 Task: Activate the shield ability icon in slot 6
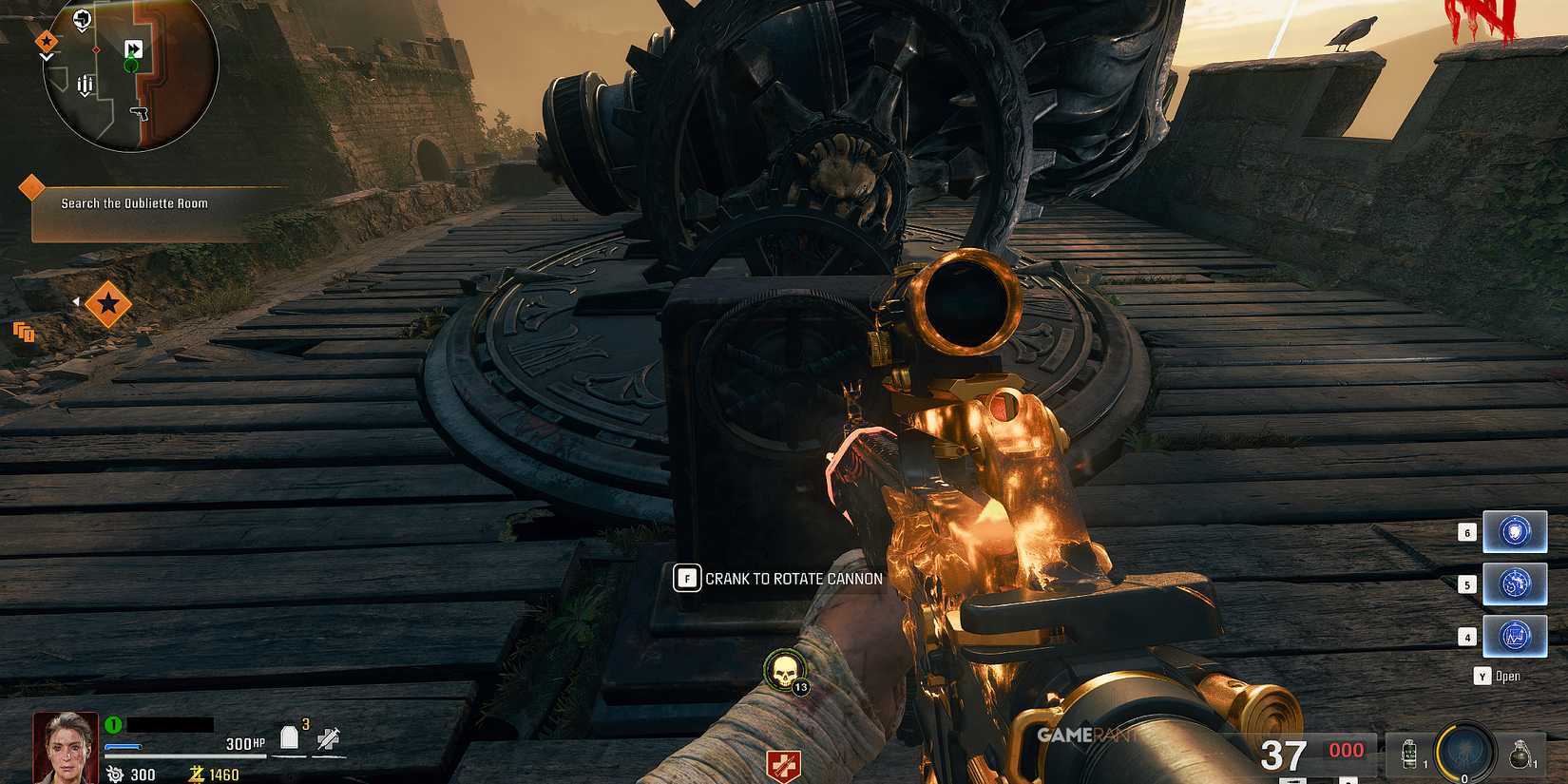1515,531
